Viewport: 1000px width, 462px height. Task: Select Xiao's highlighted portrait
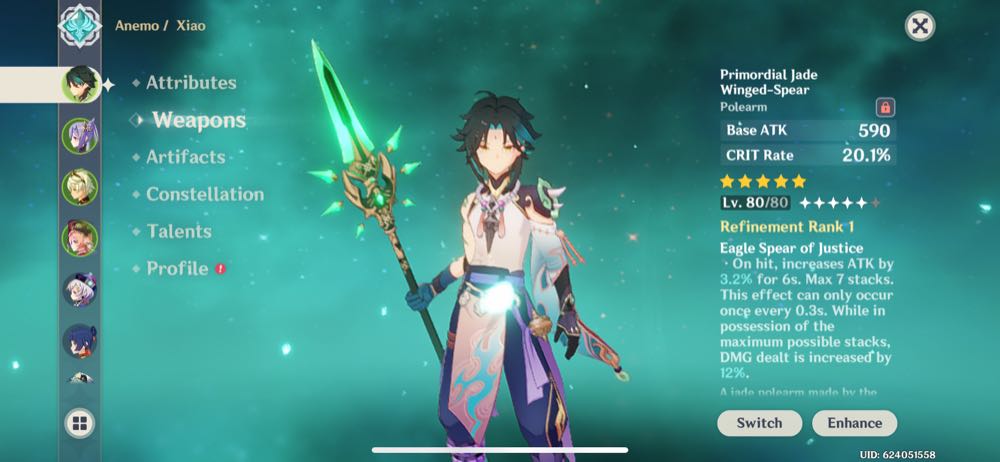coord(79,83)
